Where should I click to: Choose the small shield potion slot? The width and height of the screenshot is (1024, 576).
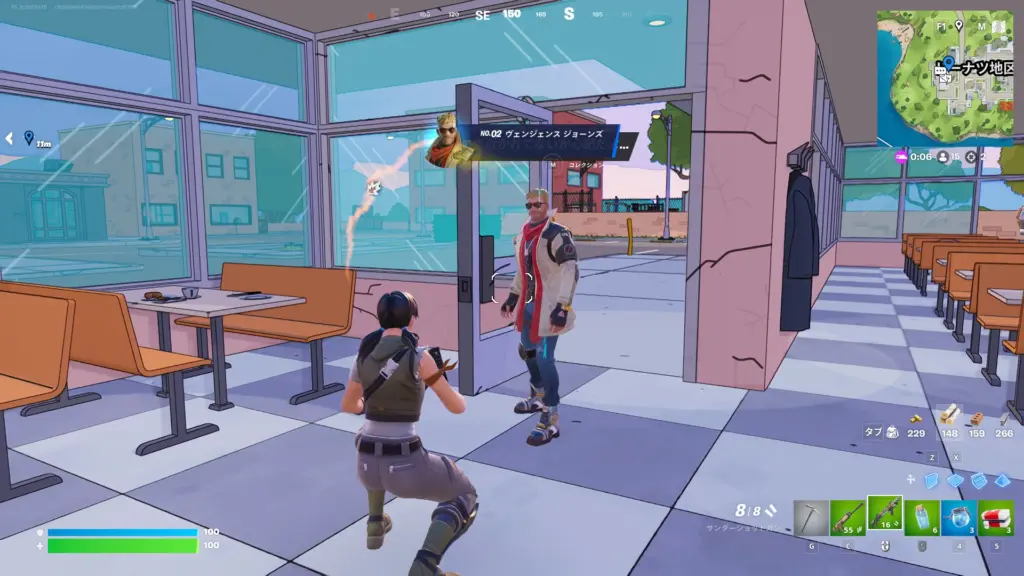923,518
